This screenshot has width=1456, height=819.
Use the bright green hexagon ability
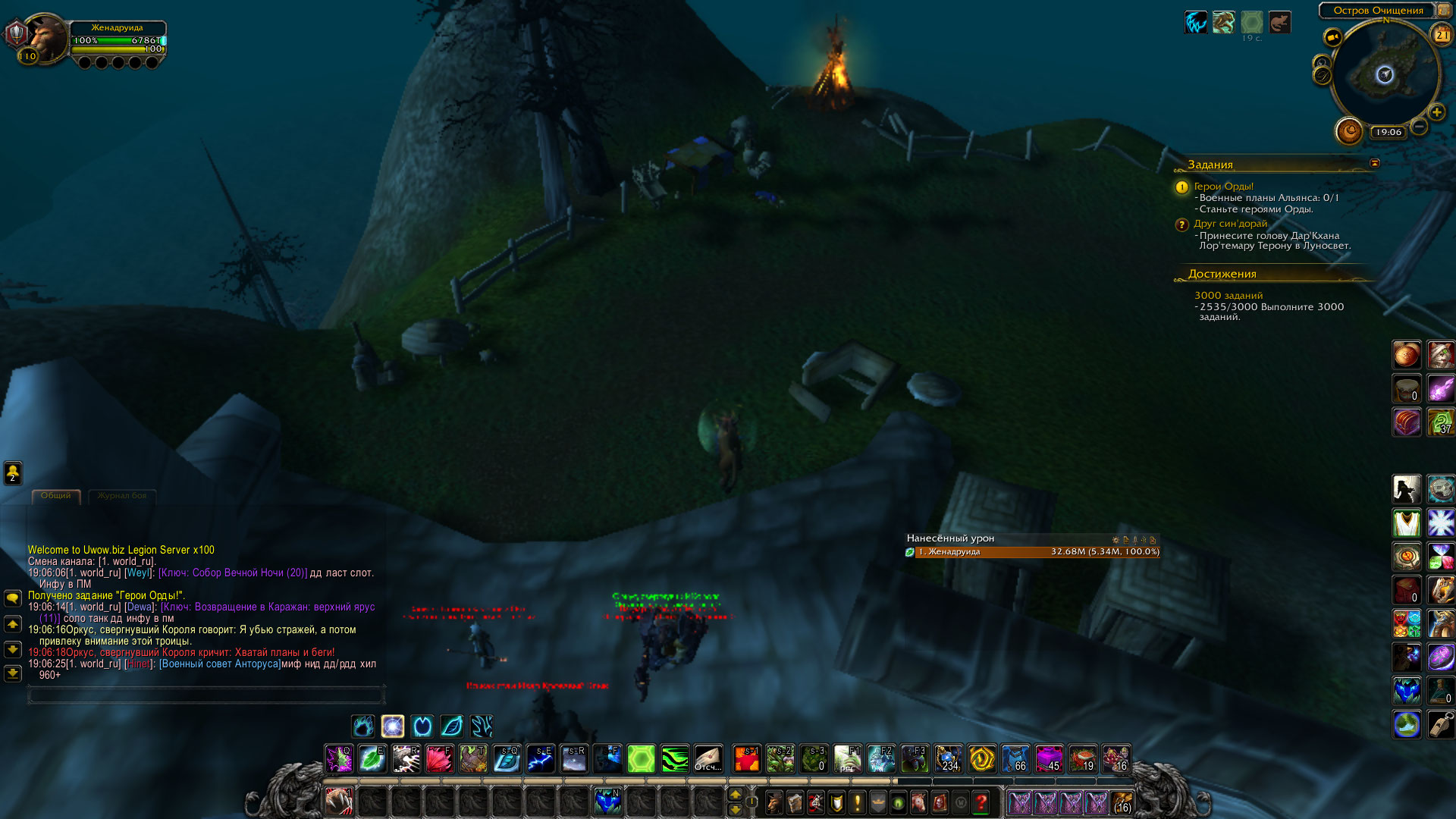tap(641, 758)
